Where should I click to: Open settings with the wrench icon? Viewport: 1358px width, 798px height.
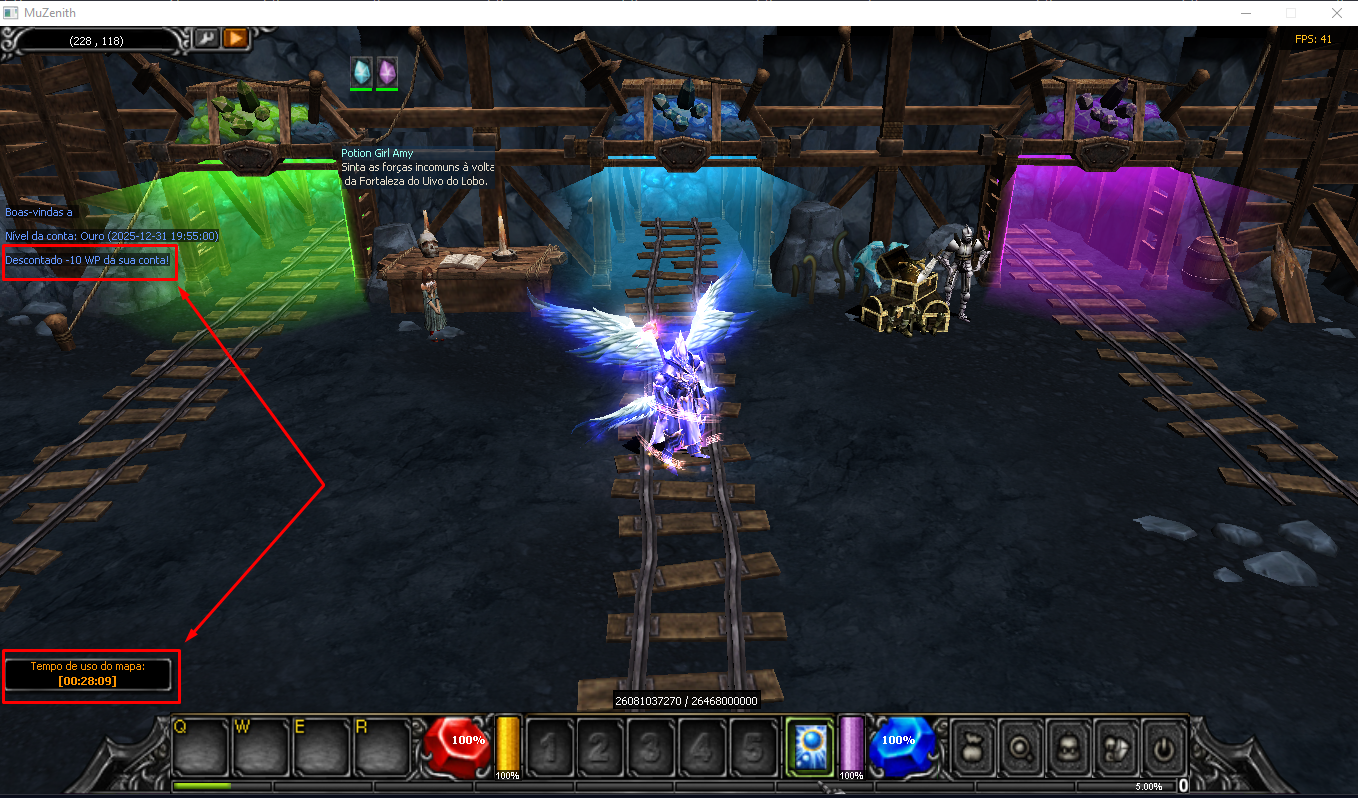point(205,40)
